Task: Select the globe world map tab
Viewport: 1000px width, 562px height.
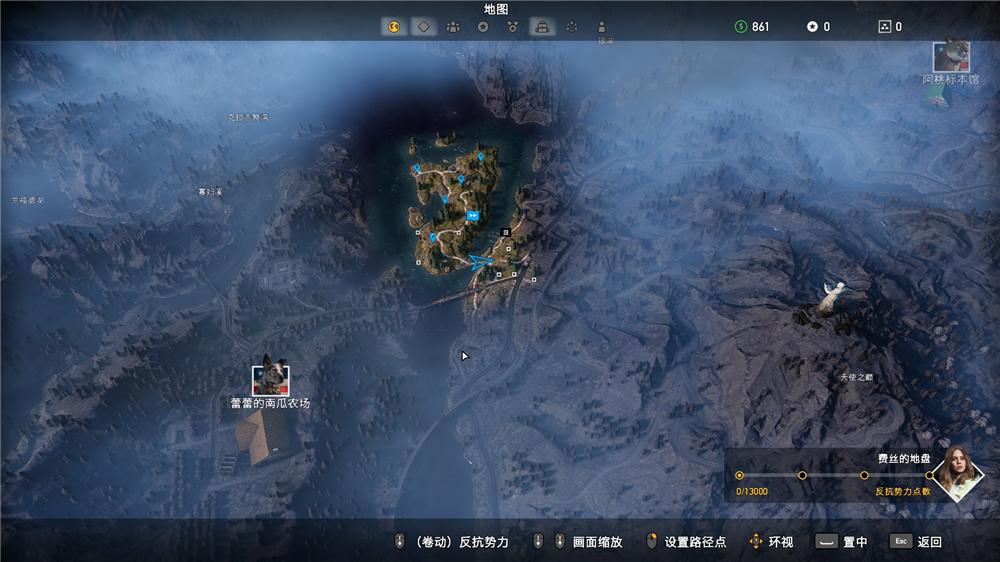Action: pos(393,27)
